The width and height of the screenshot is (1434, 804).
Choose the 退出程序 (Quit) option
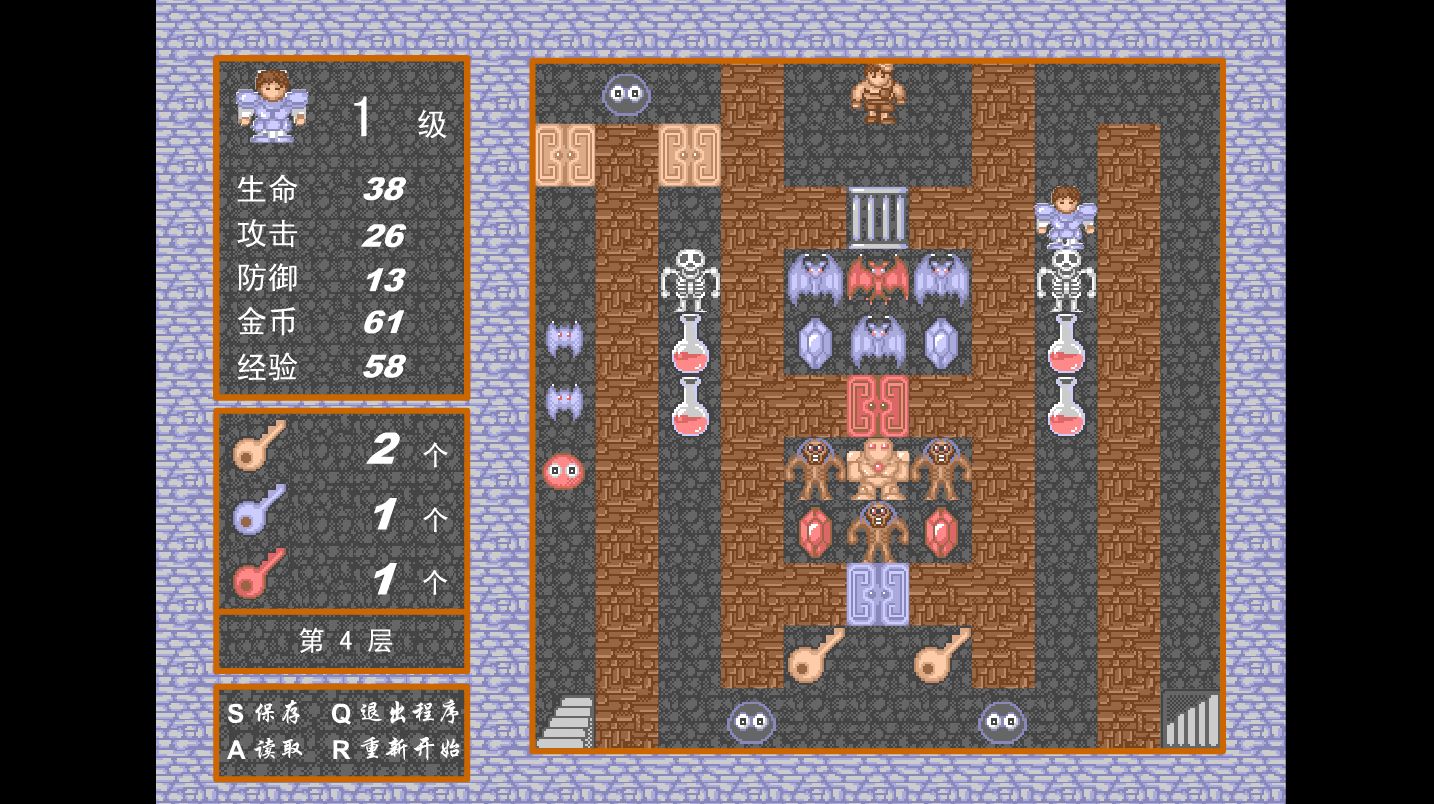tap(395, 713)
